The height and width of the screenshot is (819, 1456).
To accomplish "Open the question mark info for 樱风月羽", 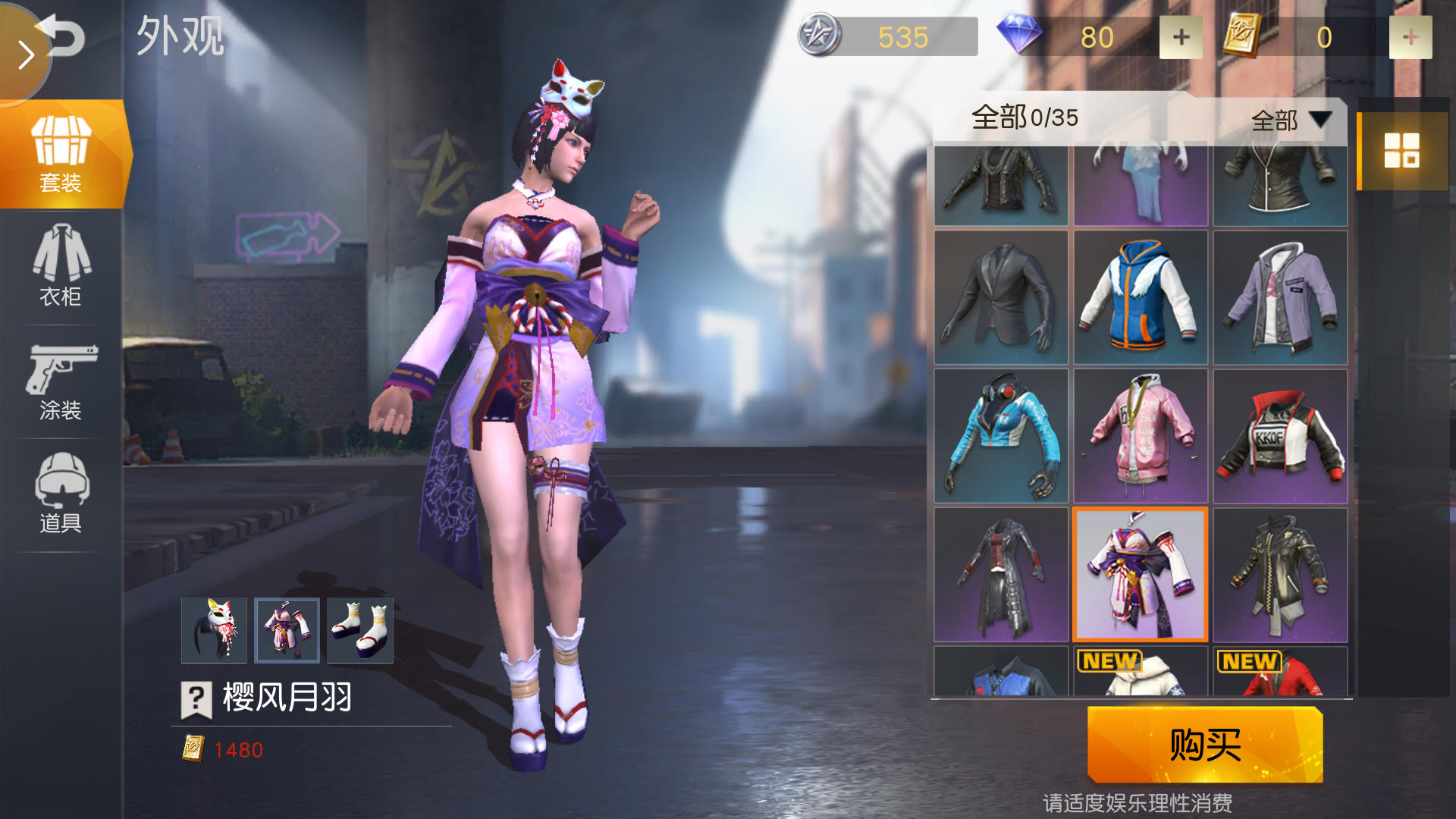I will click(x=196, y=698).
